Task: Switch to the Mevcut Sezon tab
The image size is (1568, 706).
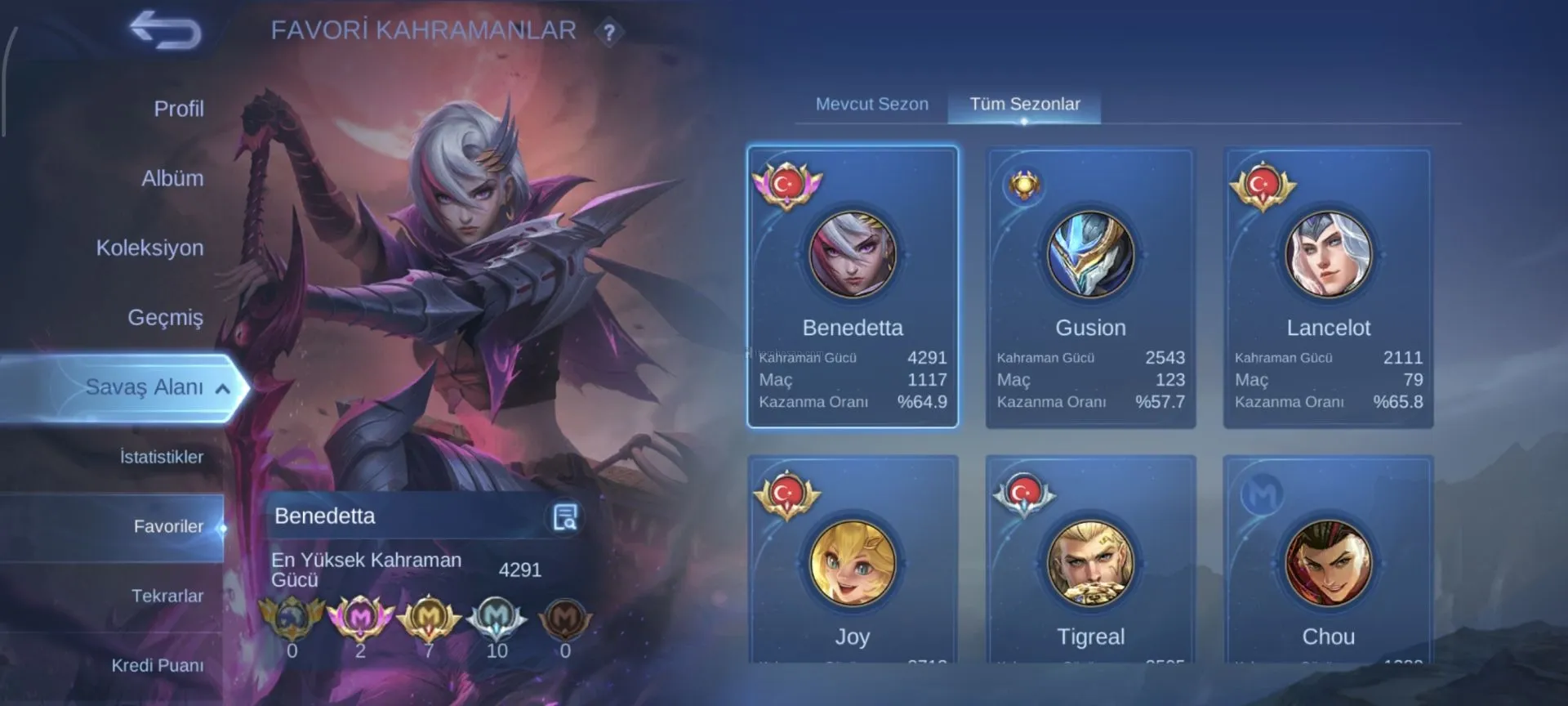Action: point(871,105)
